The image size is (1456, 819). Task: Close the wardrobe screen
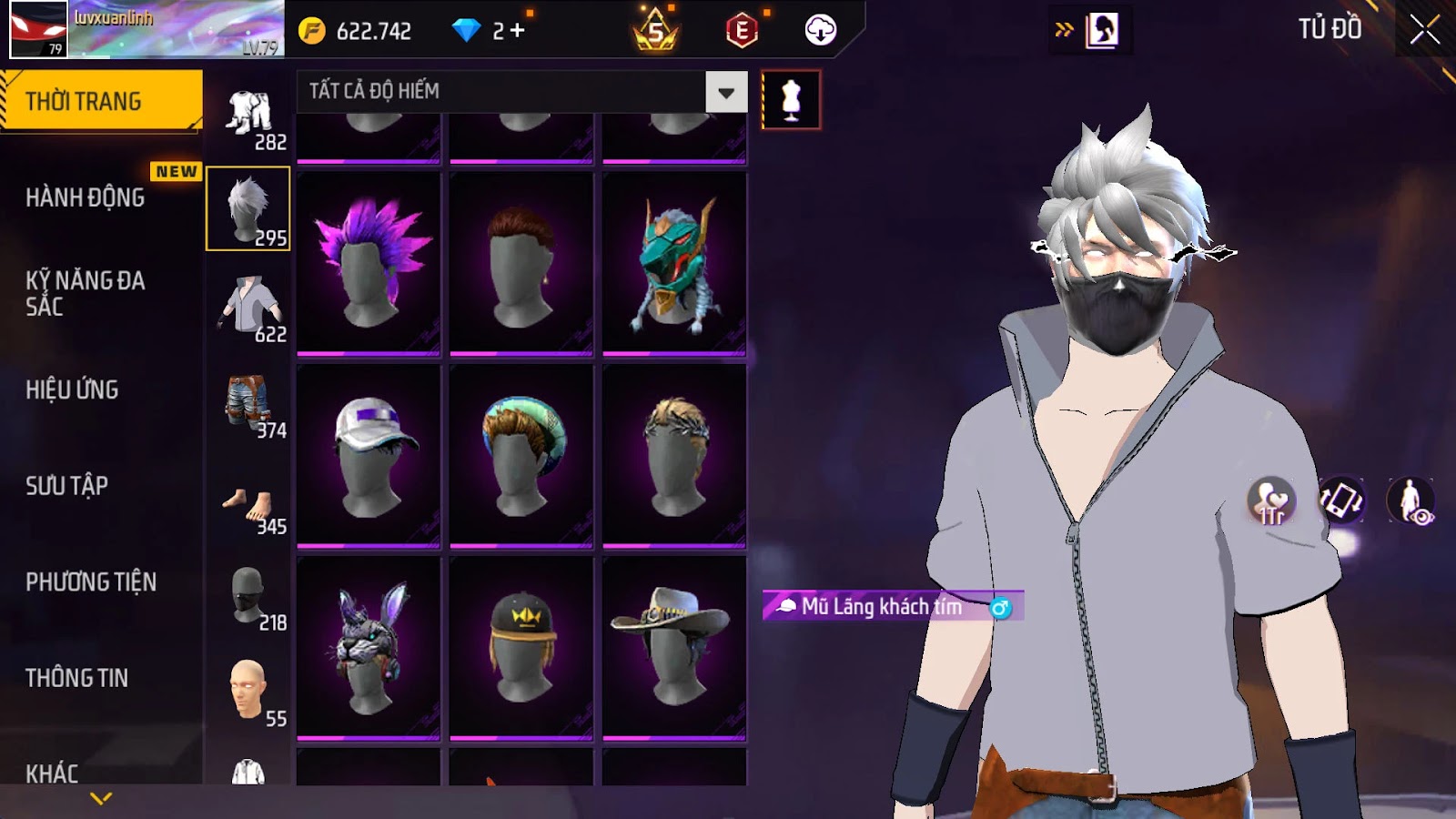tap(1424, 30)
